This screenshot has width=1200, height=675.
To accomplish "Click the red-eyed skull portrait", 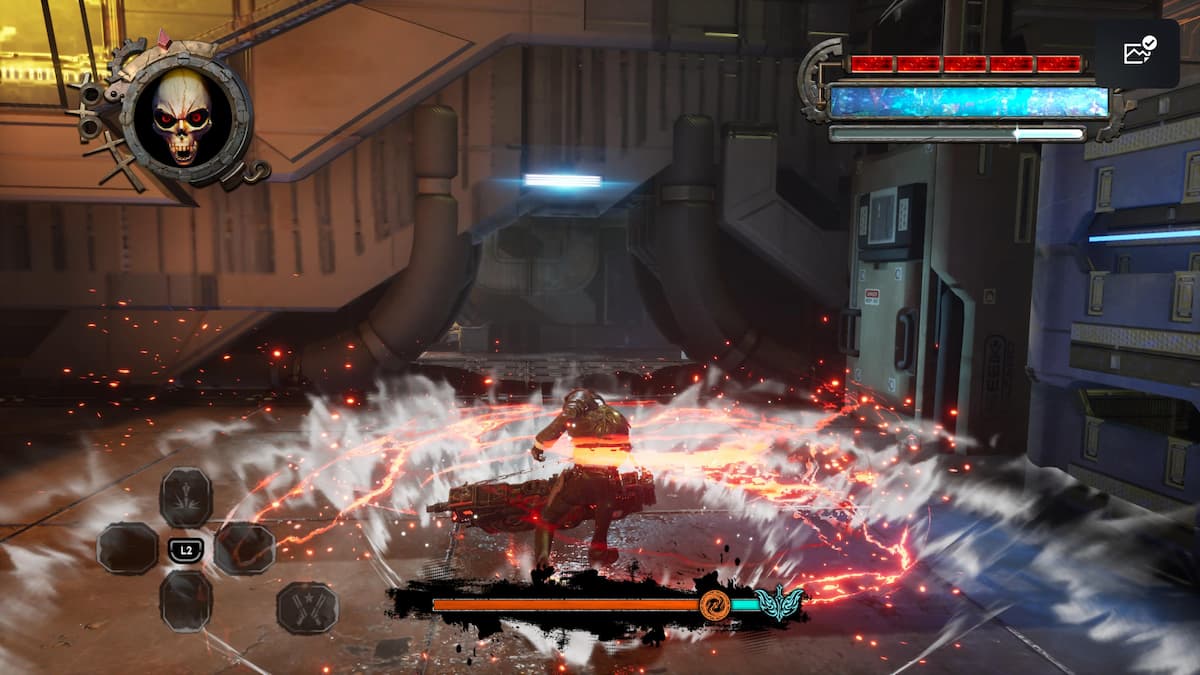I will click(x=182, y=118).
